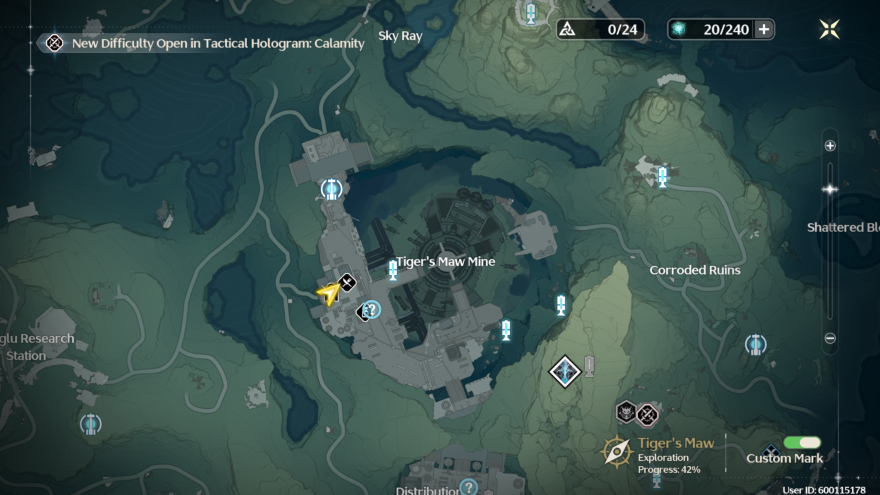Select the beacon marker above Corroded Ruins
880x495 pixels.
pyautogui.click(x=662, y=177)
